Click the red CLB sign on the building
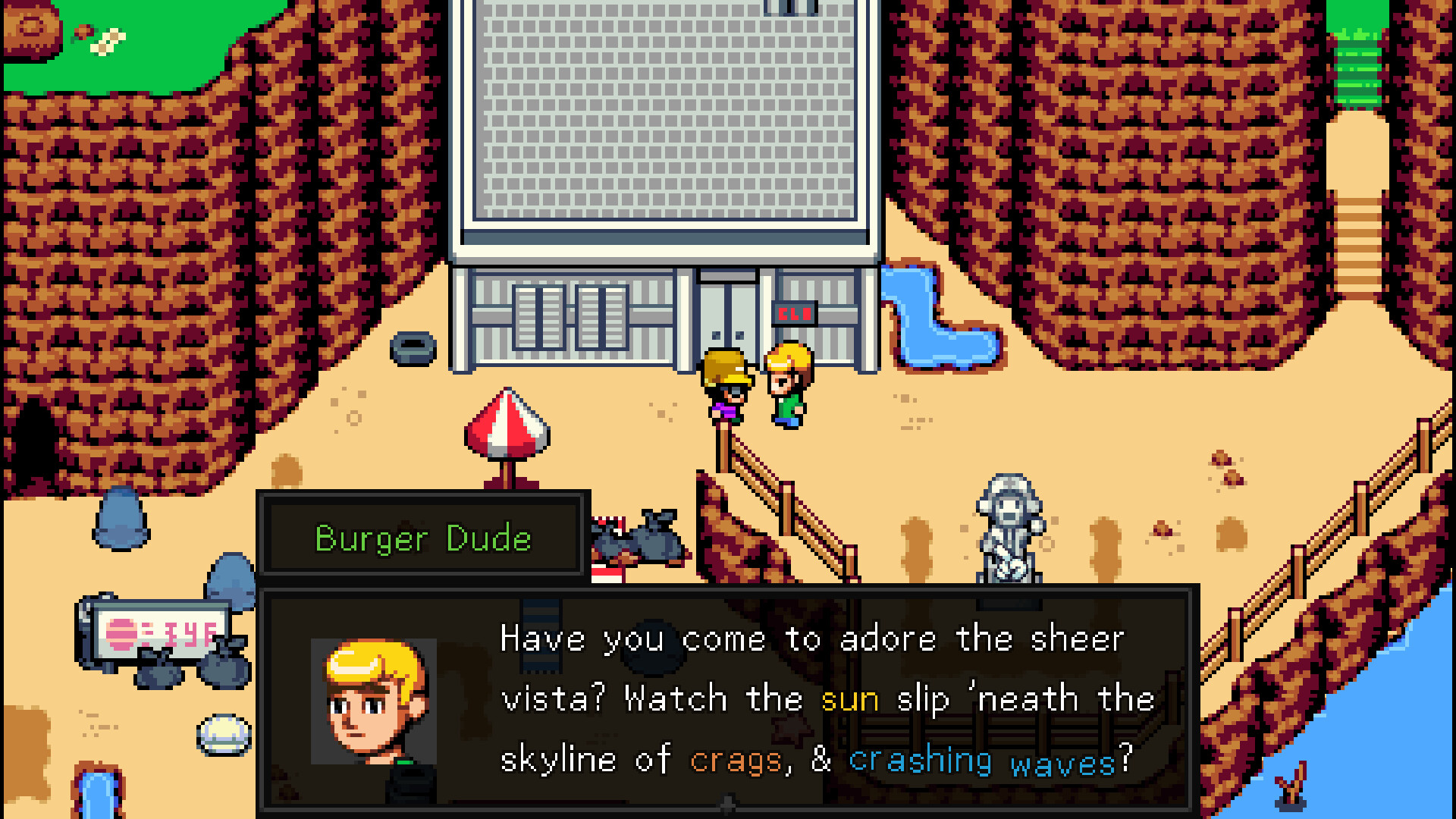Screen dimensions: 1456x819 tap(793, 312)
